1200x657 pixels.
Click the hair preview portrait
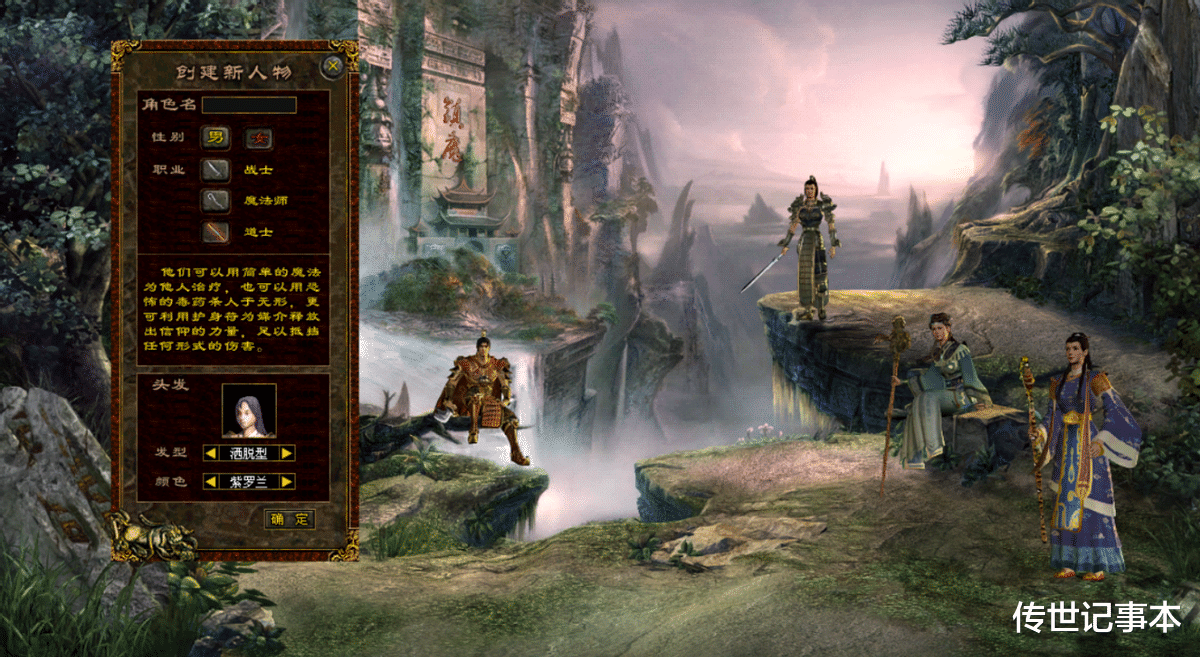(x=249, y=411)
